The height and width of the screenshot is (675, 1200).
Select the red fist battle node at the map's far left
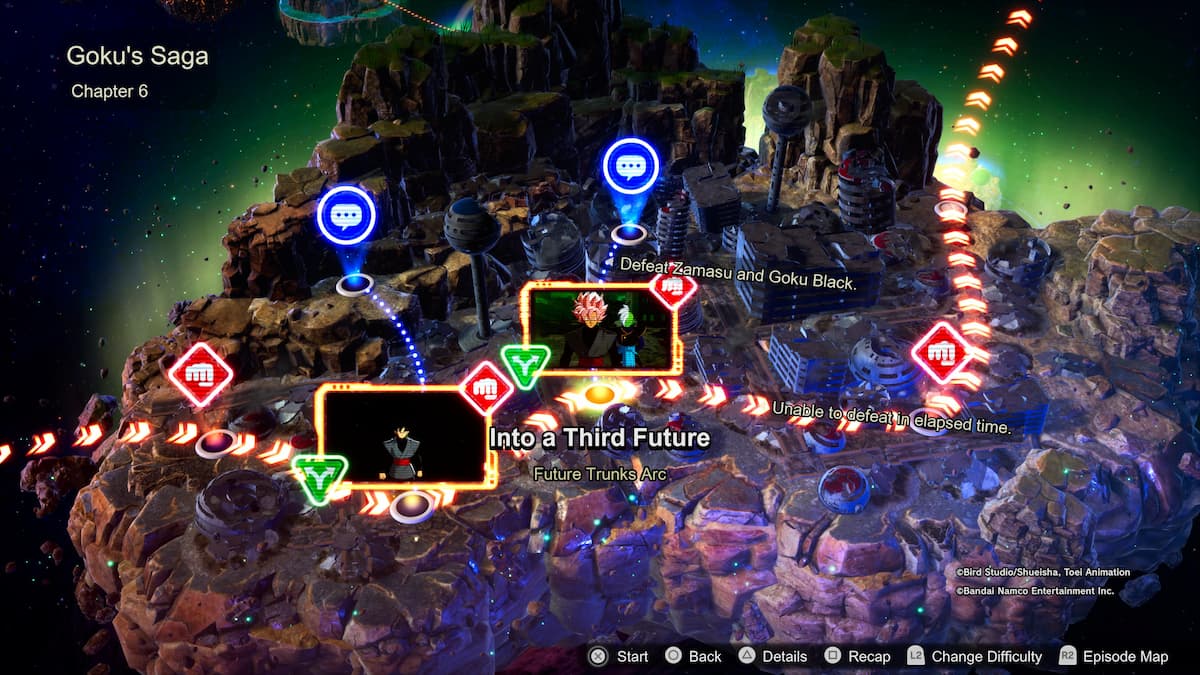(x=200, y=374)
